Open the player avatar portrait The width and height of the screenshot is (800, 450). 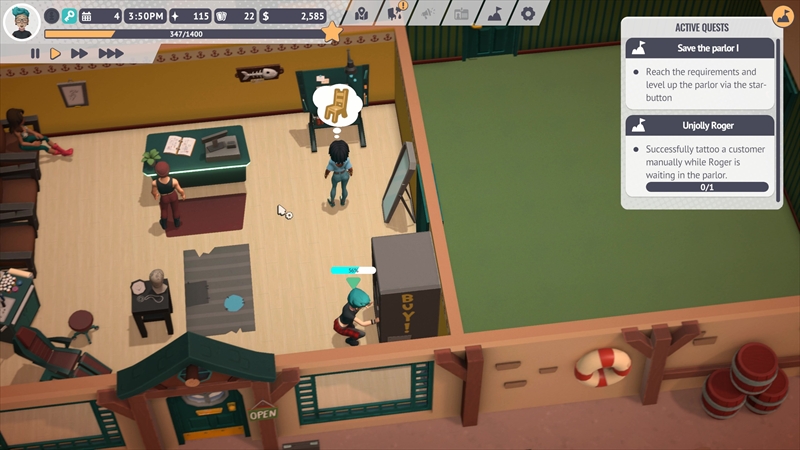[21, 20]
